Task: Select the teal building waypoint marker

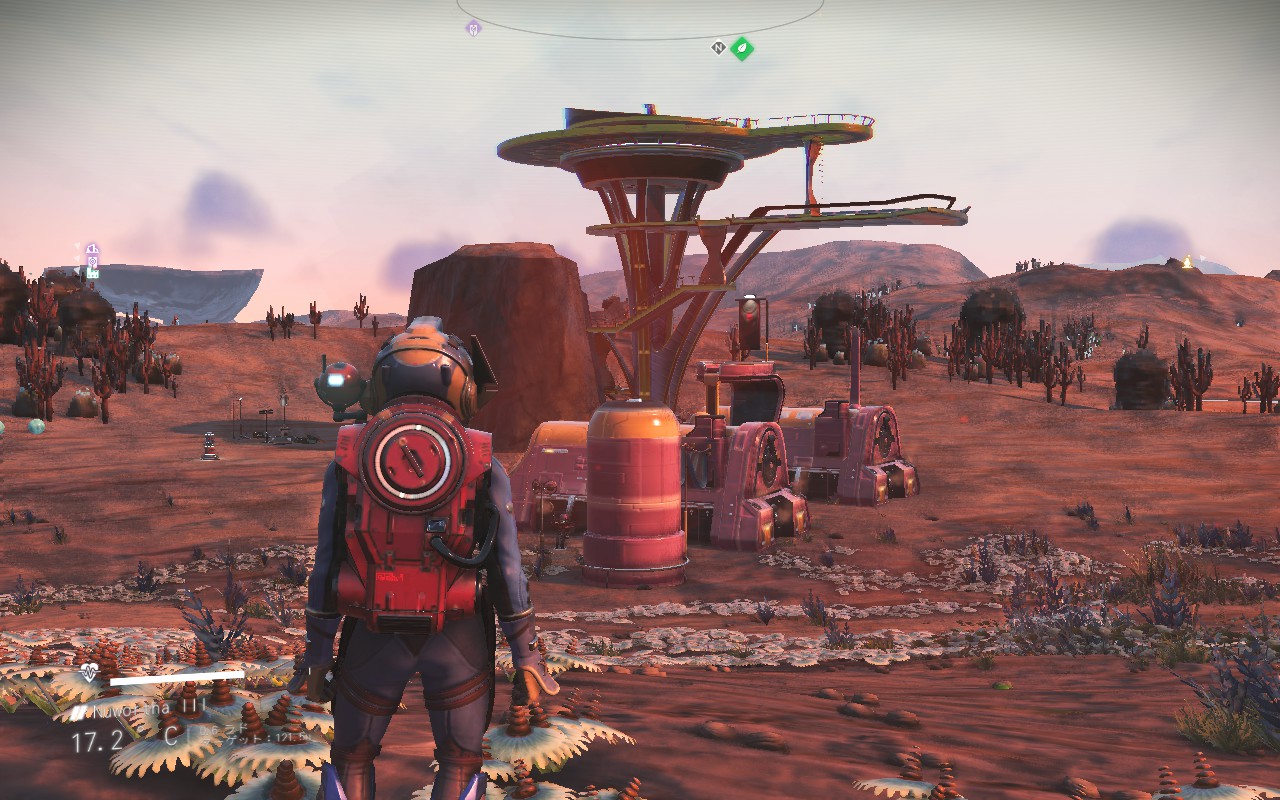Action: coord(92,273)
